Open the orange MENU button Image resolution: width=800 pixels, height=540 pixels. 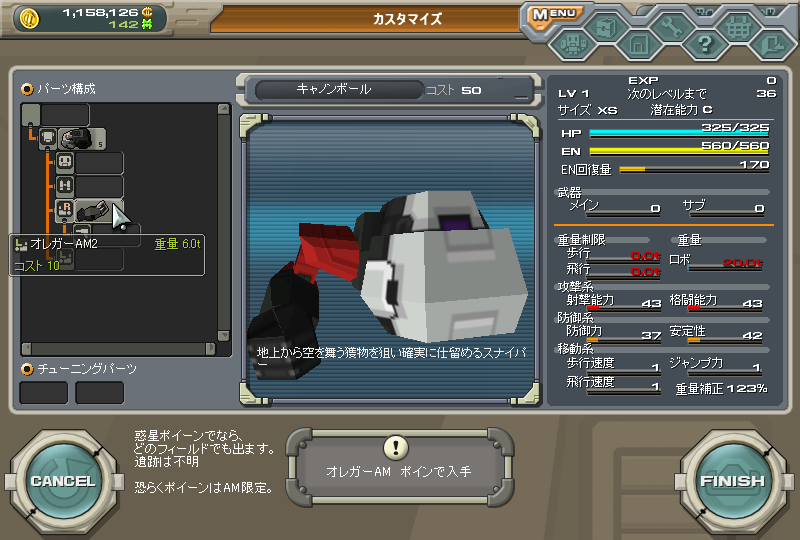(x=553, y=15)
